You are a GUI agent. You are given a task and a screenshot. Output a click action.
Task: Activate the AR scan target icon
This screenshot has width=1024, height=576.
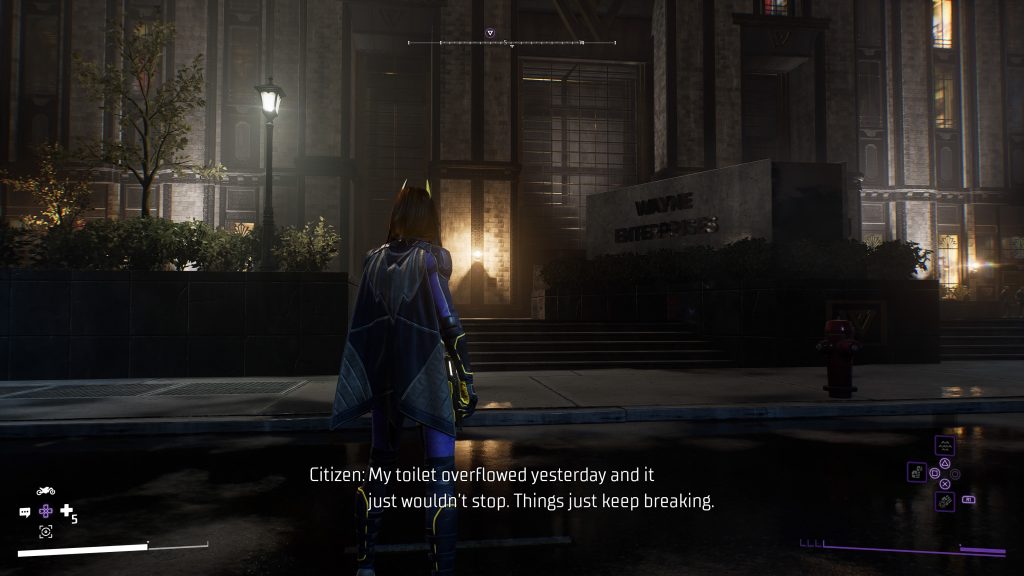pyautogui.click(x=45, y=532)
